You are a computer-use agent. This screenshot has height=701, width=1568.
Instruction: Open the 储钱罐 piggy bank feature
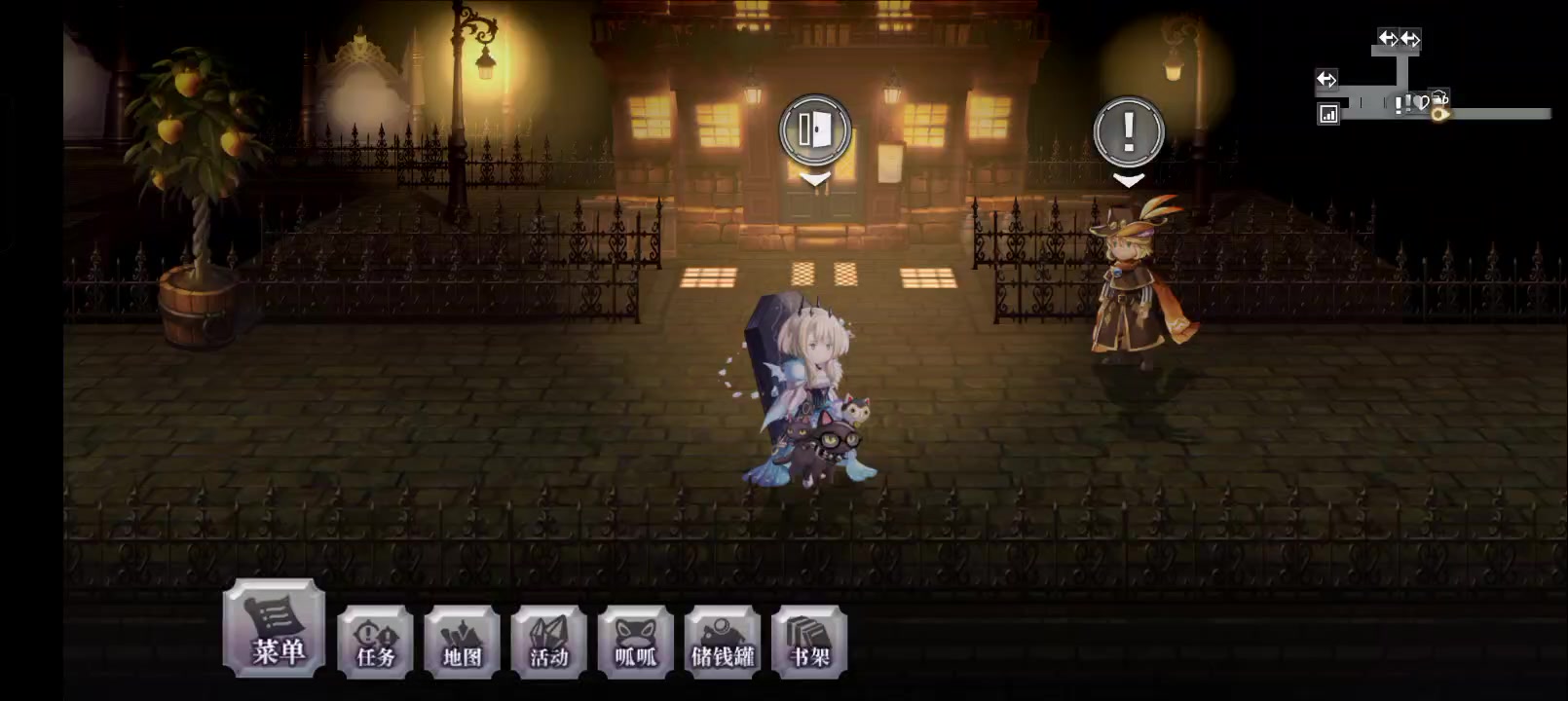[x=722, y=643]
